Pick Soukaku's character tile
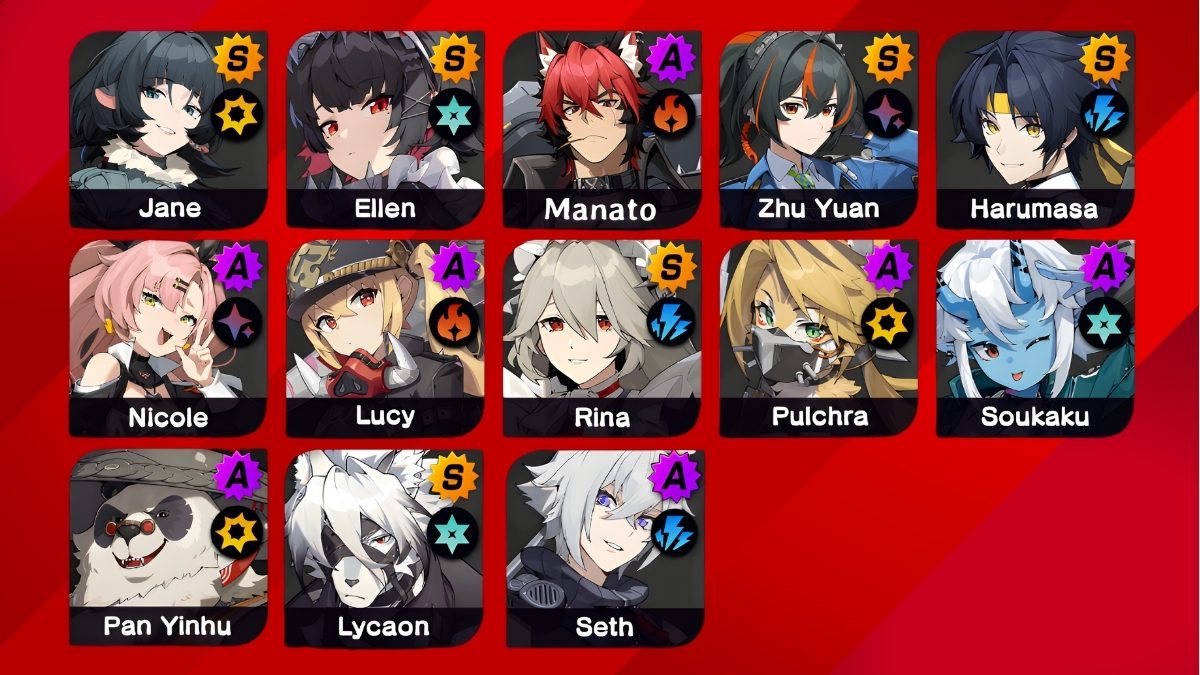 tap(1035, 338)
